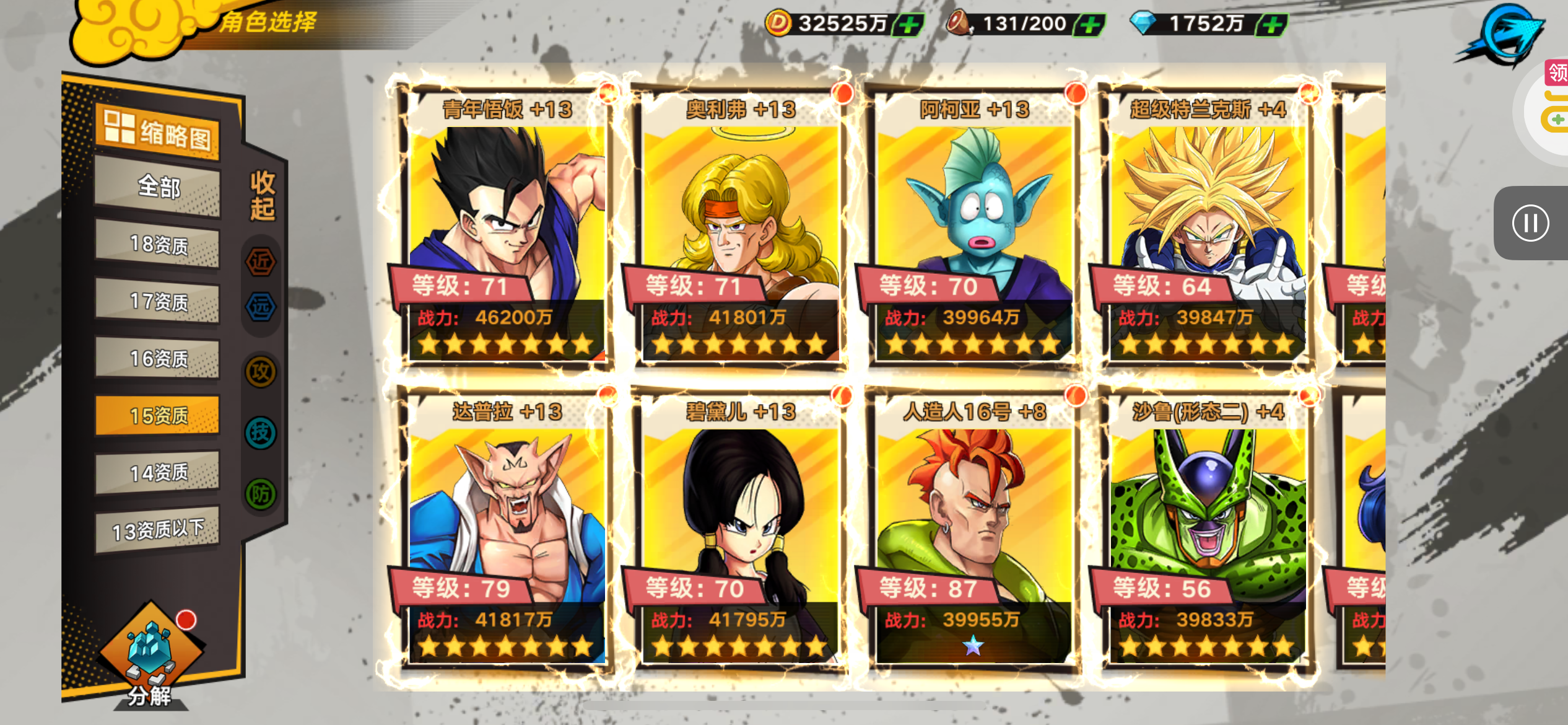Show all characters with 全部 filter
The image size is (1568, 725).
(x=158, y=186)
